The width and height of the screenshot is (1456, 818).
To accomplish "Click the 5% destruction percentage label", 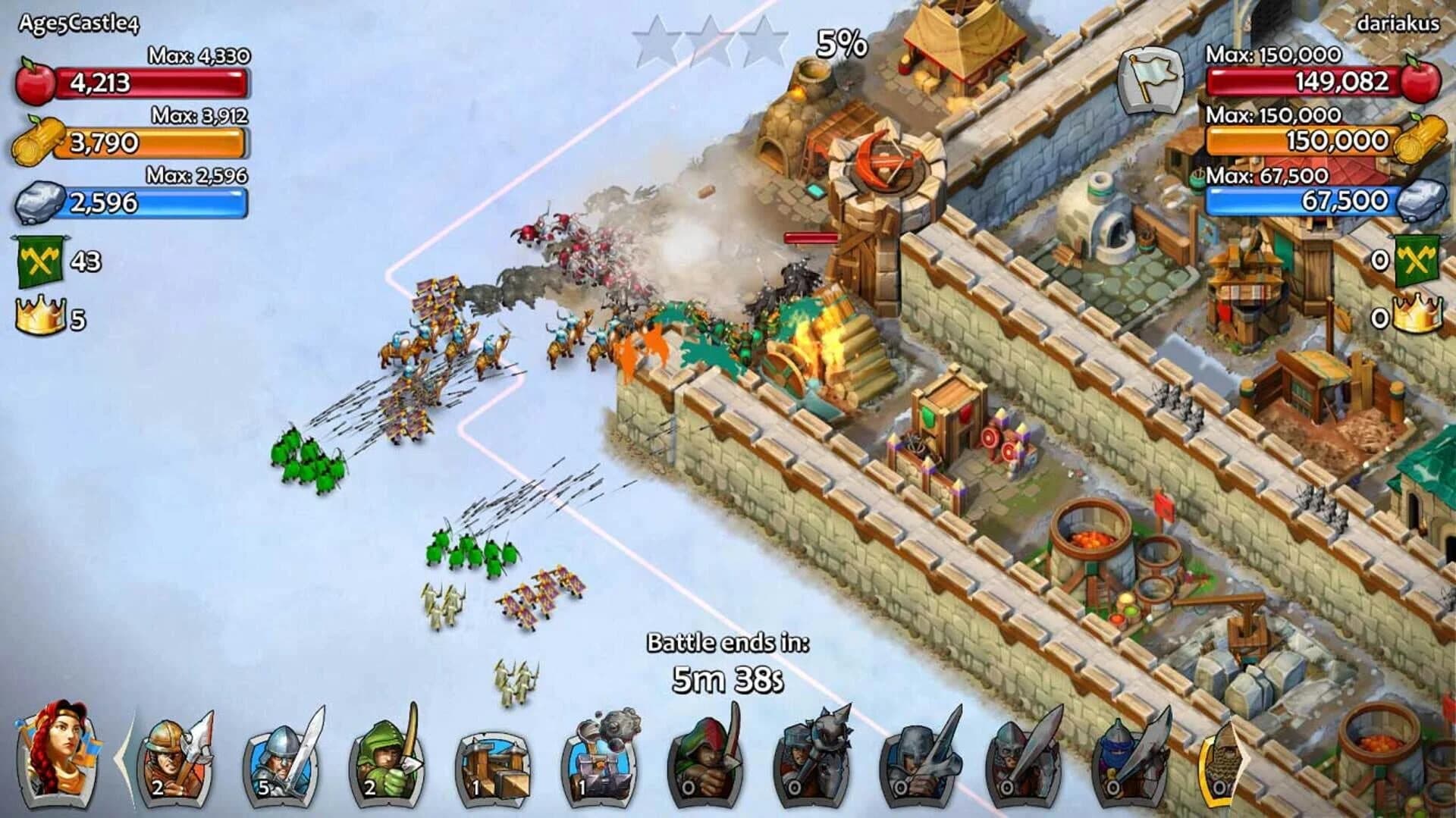I will (x=842, y=42).
